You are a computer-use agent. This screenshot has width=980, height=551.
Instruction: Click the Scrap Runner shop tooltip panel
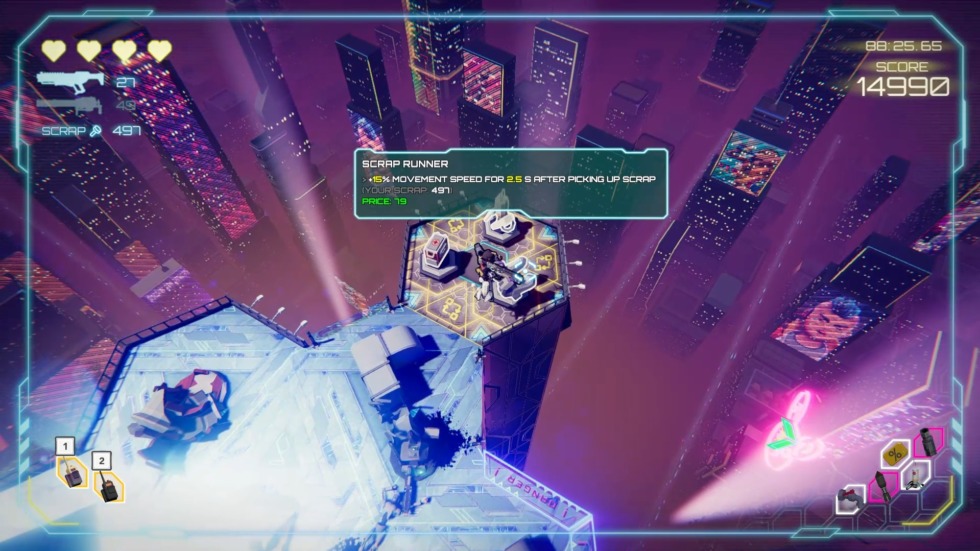510,183
